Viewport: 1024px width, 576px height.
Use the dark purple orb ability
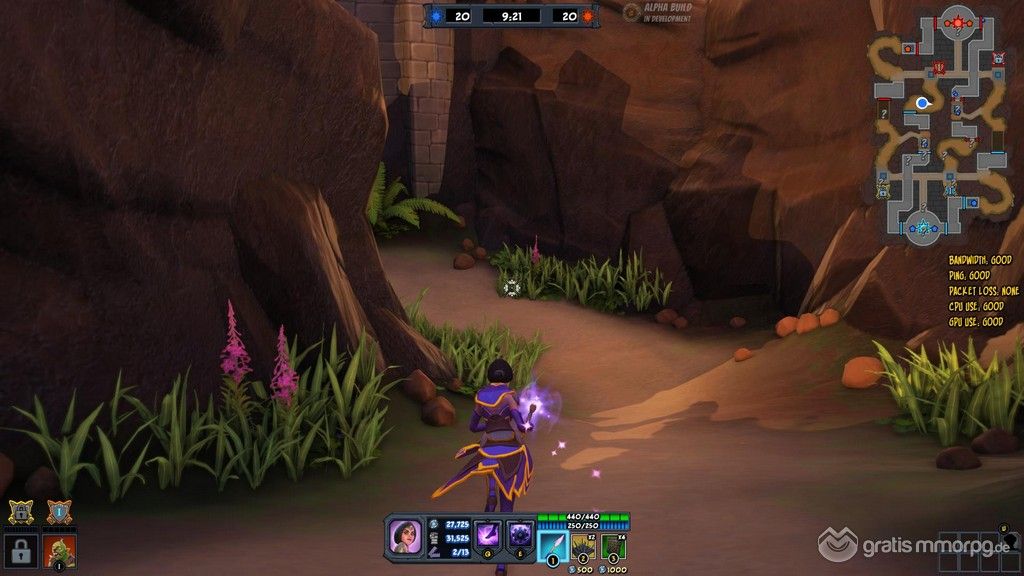520,535
